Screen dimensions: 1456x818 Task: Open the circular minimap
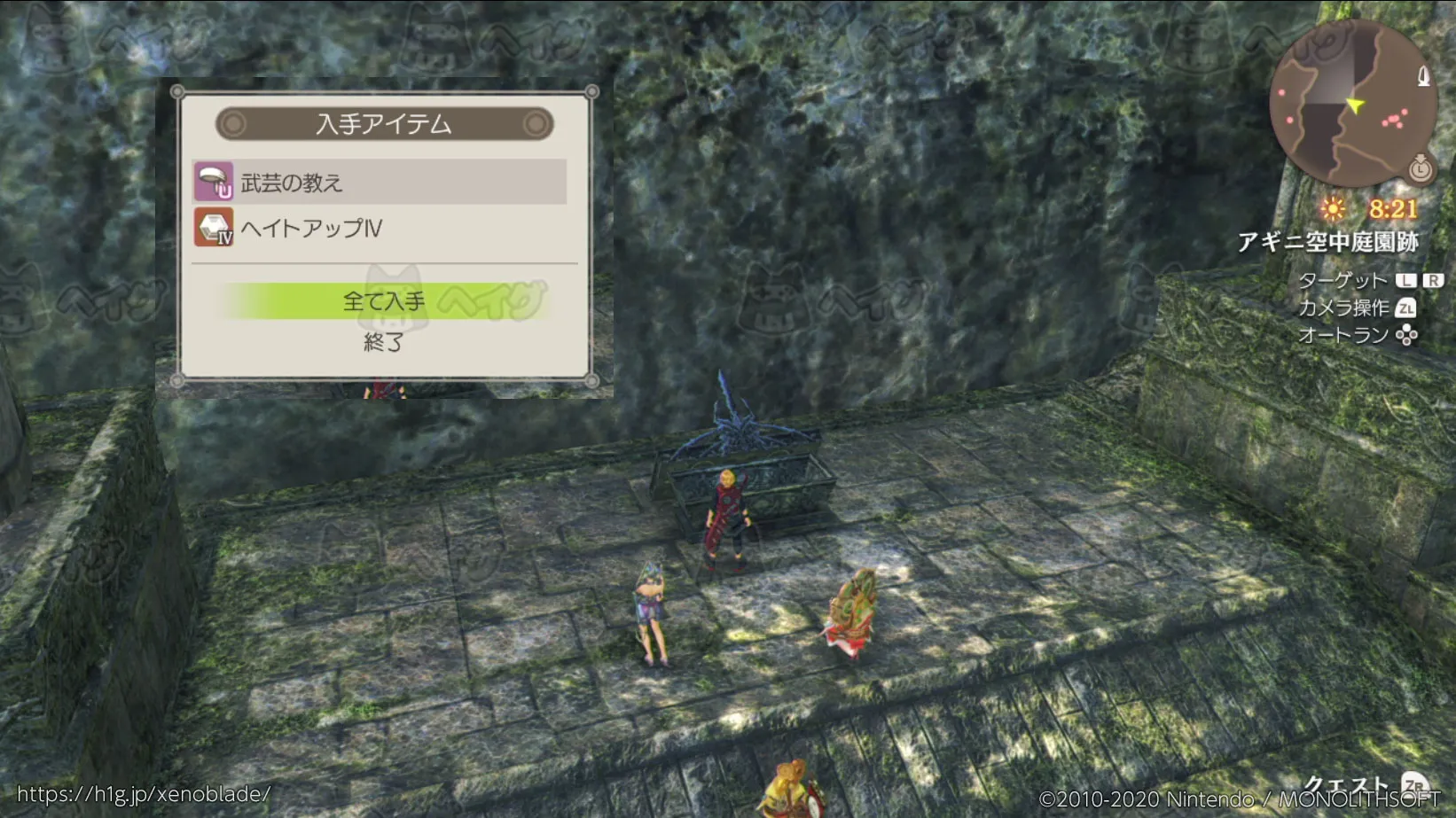[1351, 103]
